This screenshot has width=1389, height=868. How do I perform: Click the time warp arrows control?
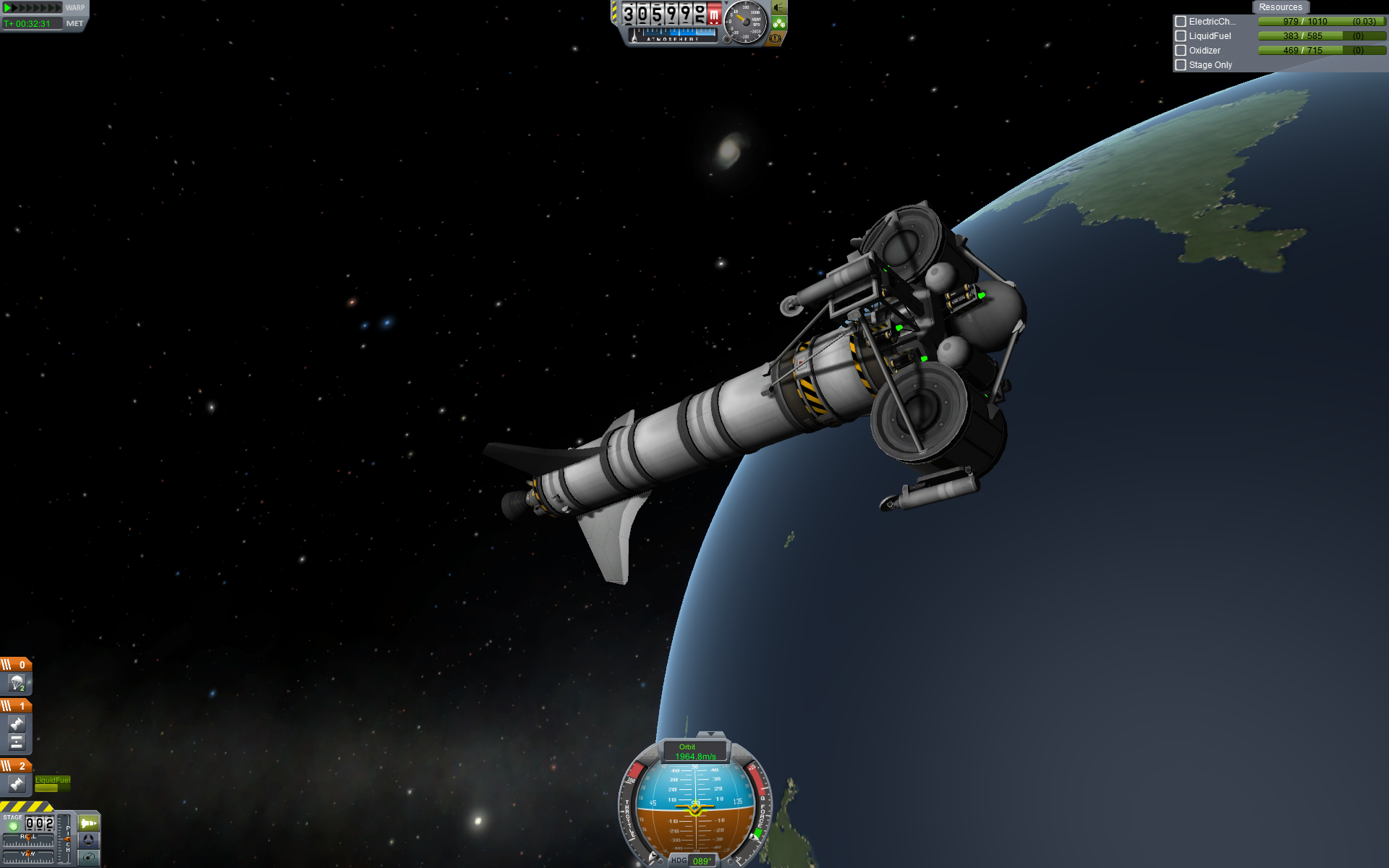[33, 8]
